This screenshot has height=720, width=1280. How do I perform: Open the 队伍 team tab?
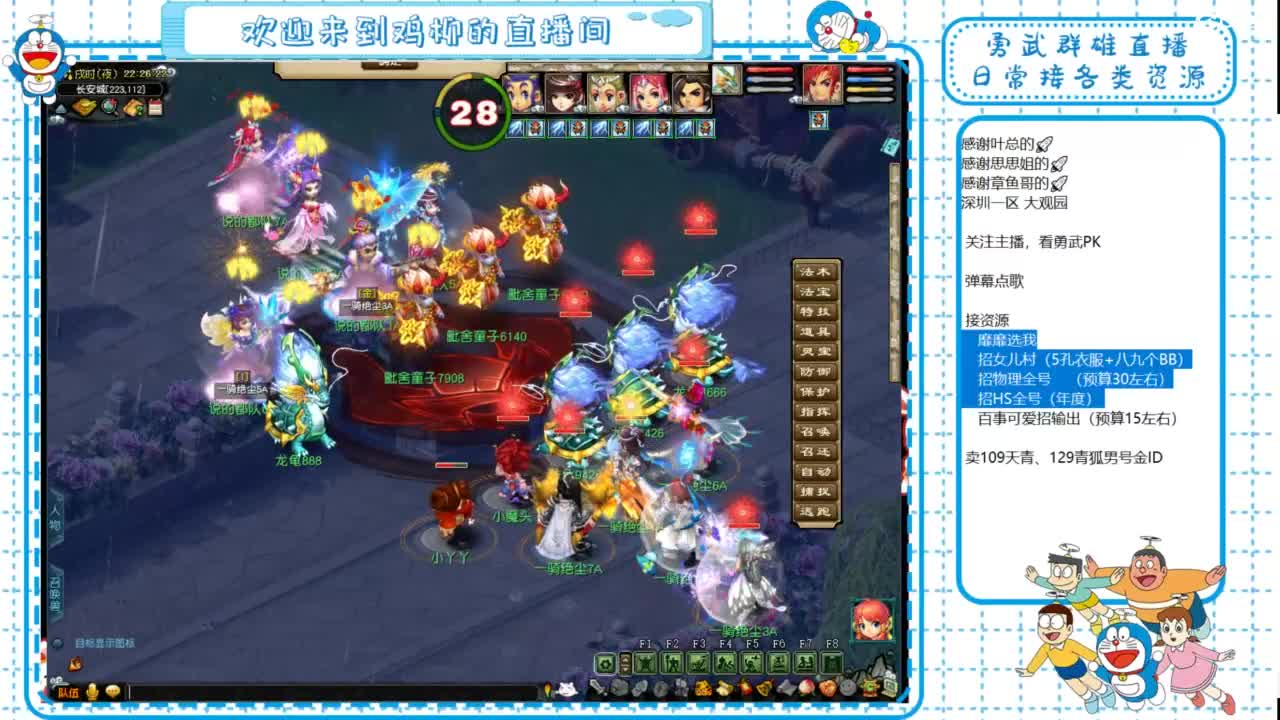(x=68, y=693)
